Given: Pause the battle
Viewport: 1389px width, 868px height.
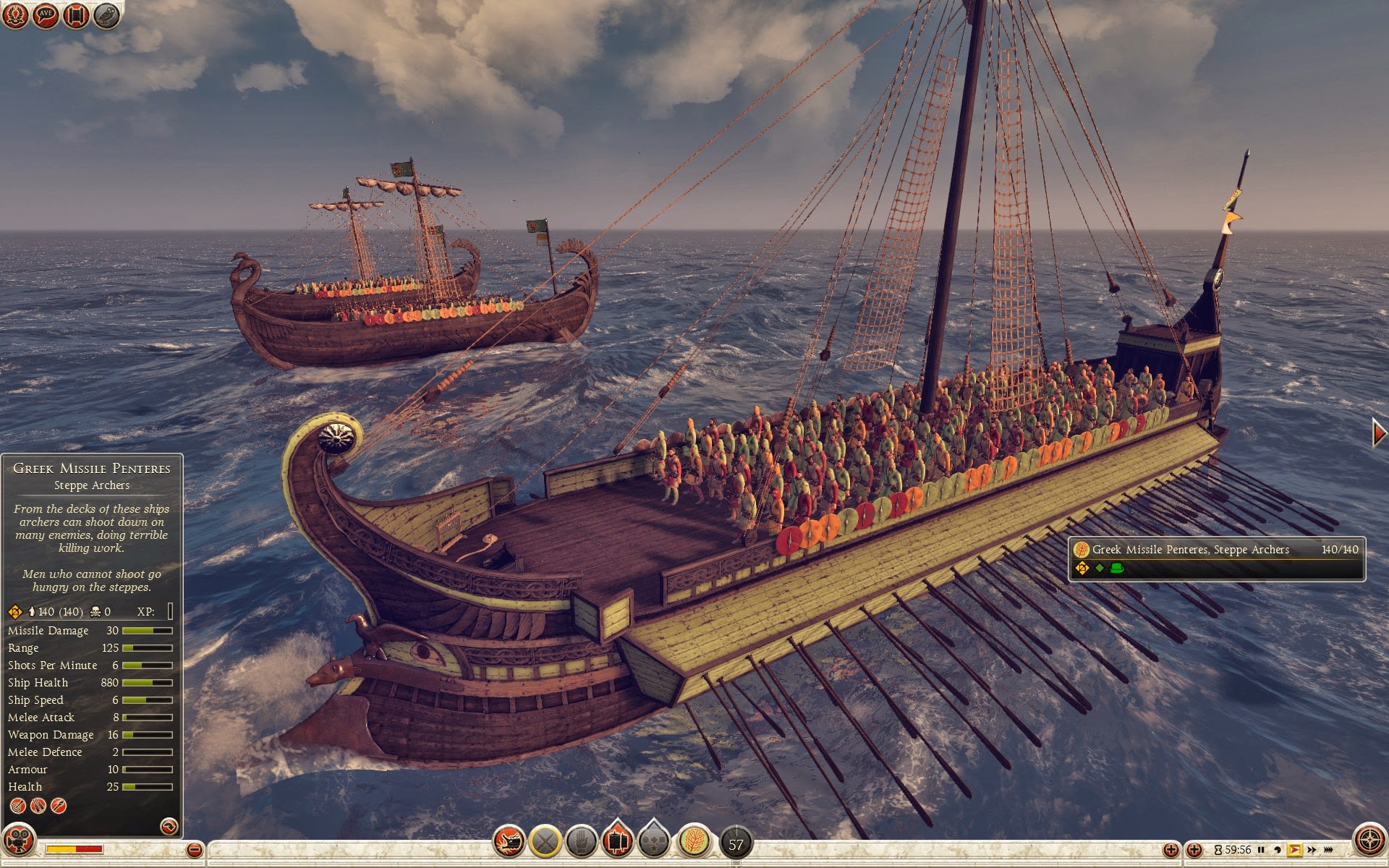Looking at the screenshot, I should [1261, 850].
